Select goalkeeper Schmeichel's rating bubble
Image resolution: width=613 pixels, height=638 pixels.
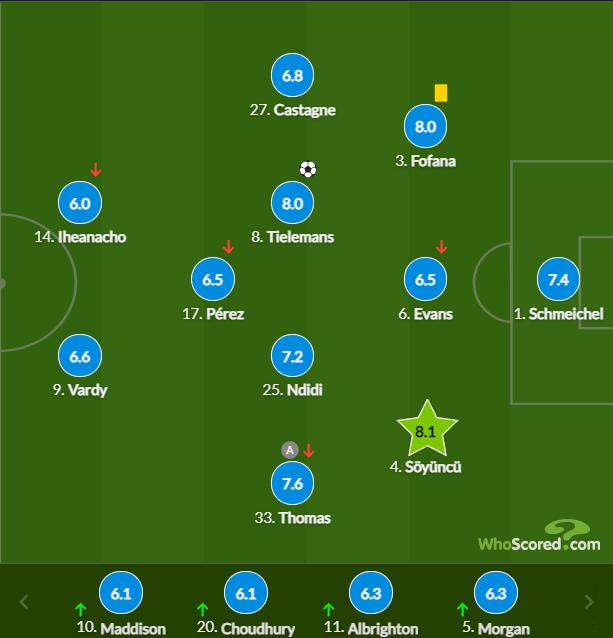pyautogui.click(x=558, y=280)
